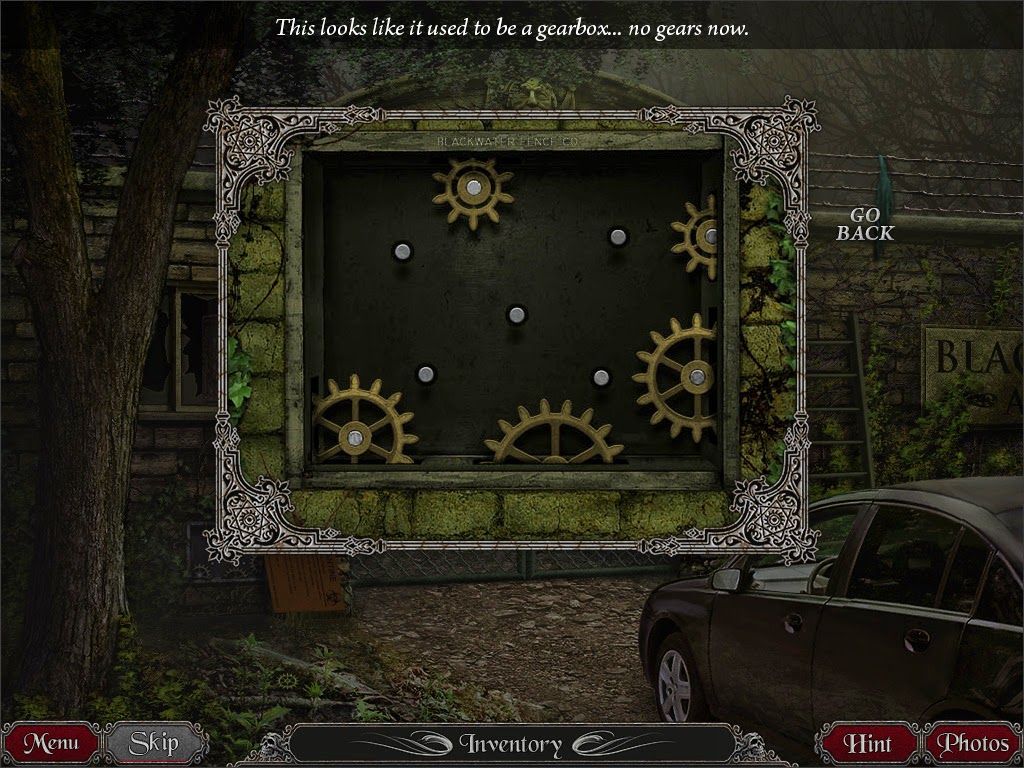Open the Photos album
Screen dimensions: 1024x768
coord(973,743)
